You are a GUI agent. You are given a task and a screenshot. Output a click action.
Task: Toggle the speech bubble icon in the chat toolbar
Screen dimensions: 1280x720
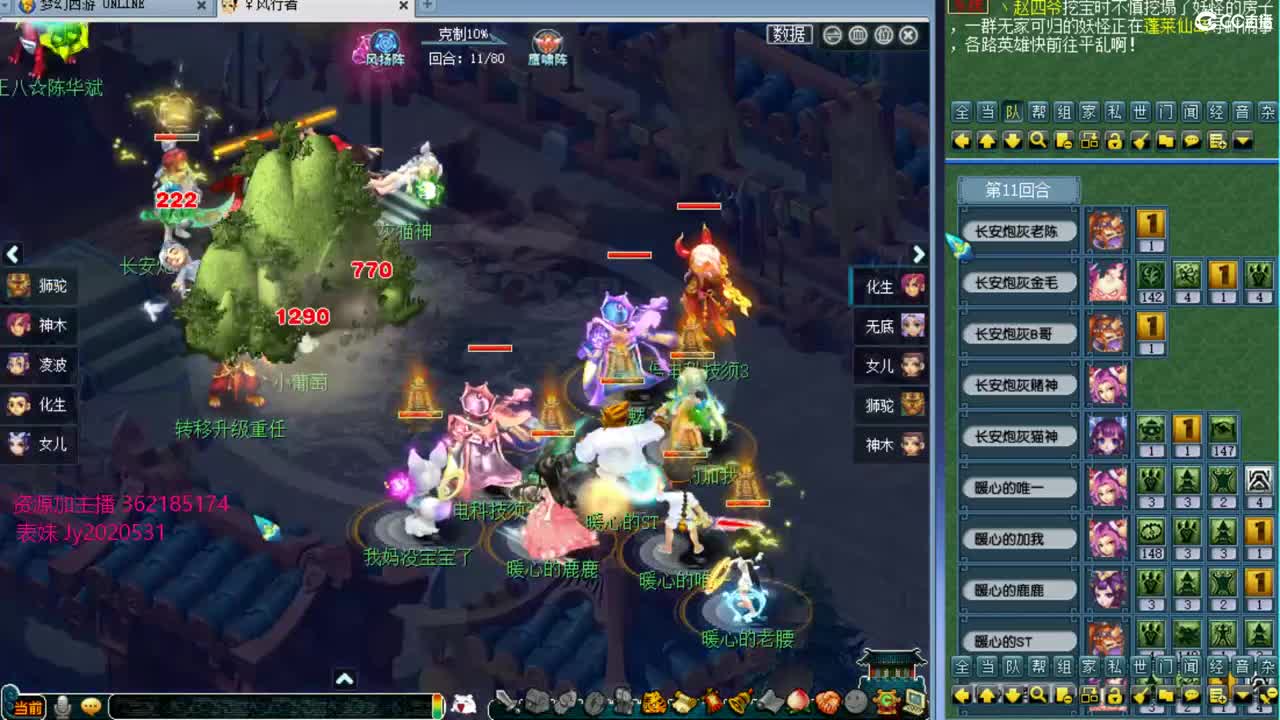pos(1191,142)
